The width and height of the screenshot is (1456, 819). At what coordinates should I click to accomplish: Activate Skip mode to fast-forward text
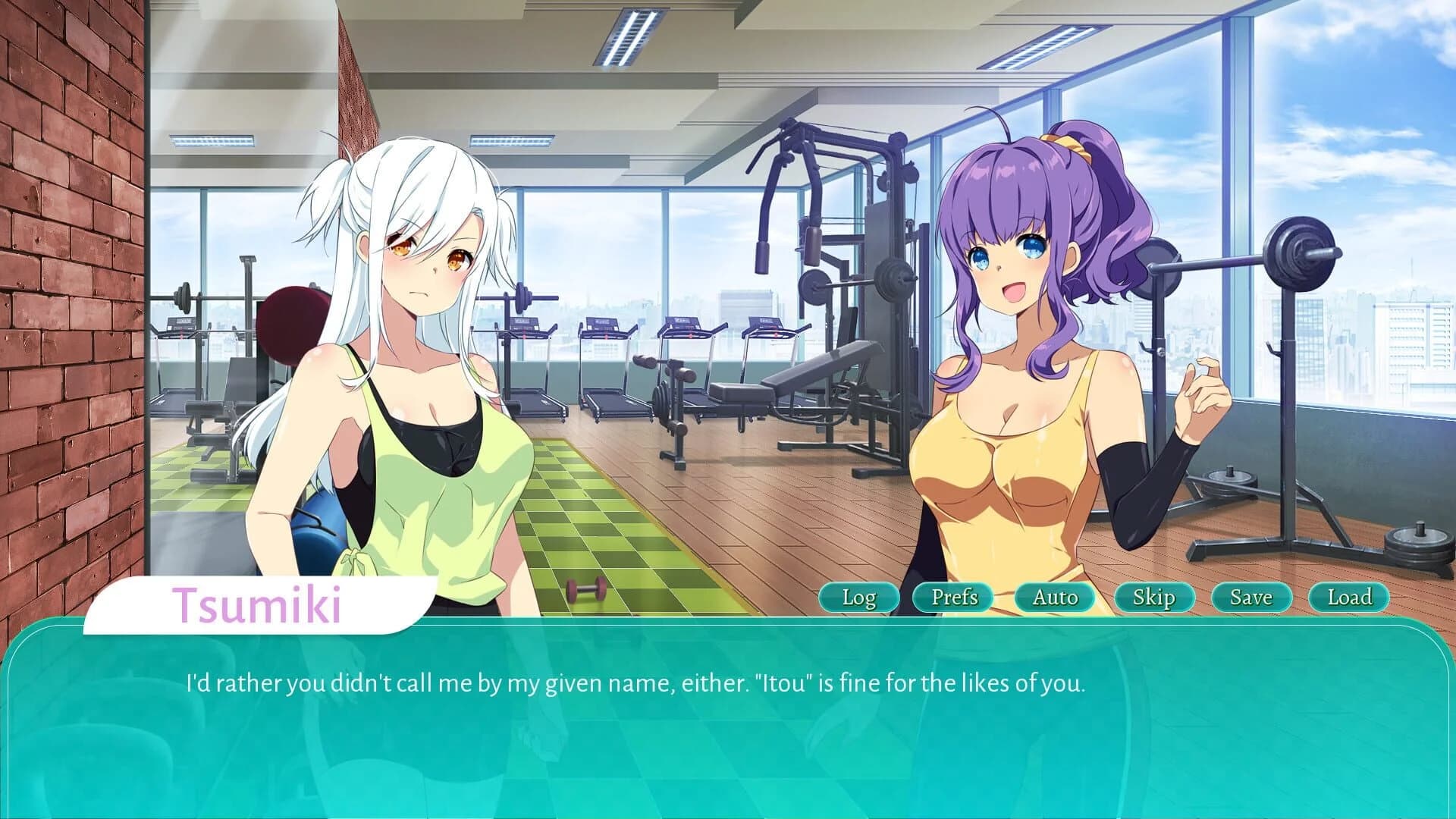[x=1156, y=598]
